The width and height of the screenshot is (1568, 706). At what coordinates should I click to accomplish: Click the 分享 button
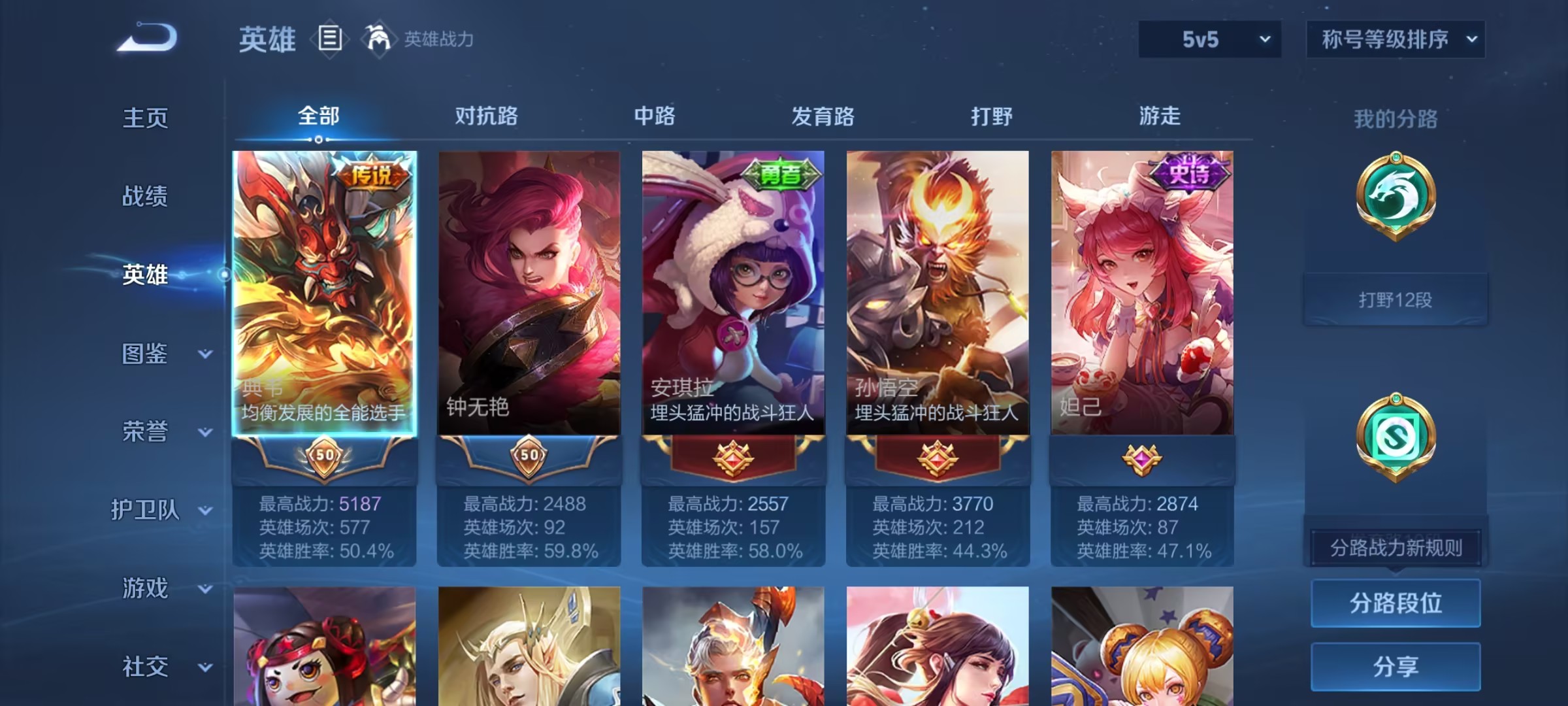click(x=1395, y=668)
